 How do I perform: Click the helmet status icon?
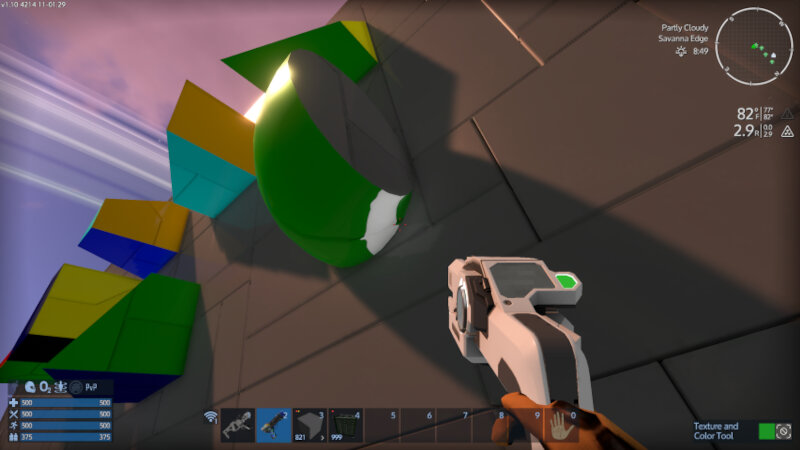tap(30, 387)
